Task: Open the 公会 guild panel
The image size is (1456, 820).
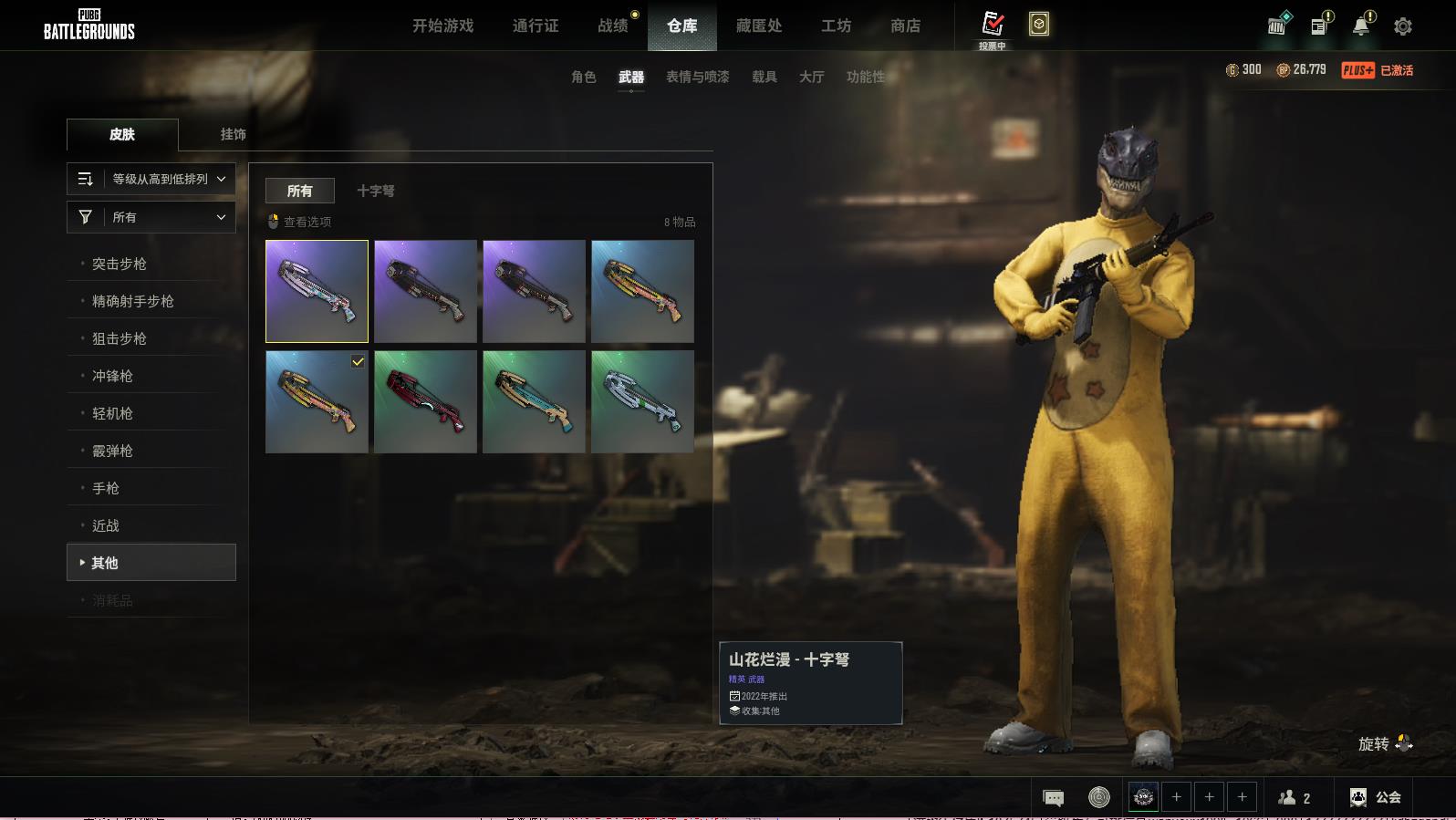Action: pos(1376,797)
